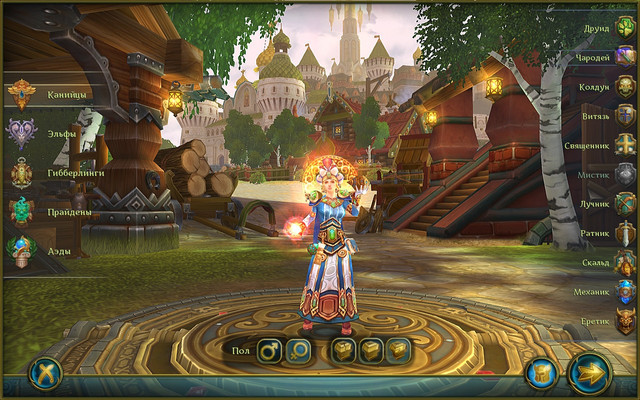Set character gender to male
The height and width of the screenshot is (400, 640).
click(269, 351)
